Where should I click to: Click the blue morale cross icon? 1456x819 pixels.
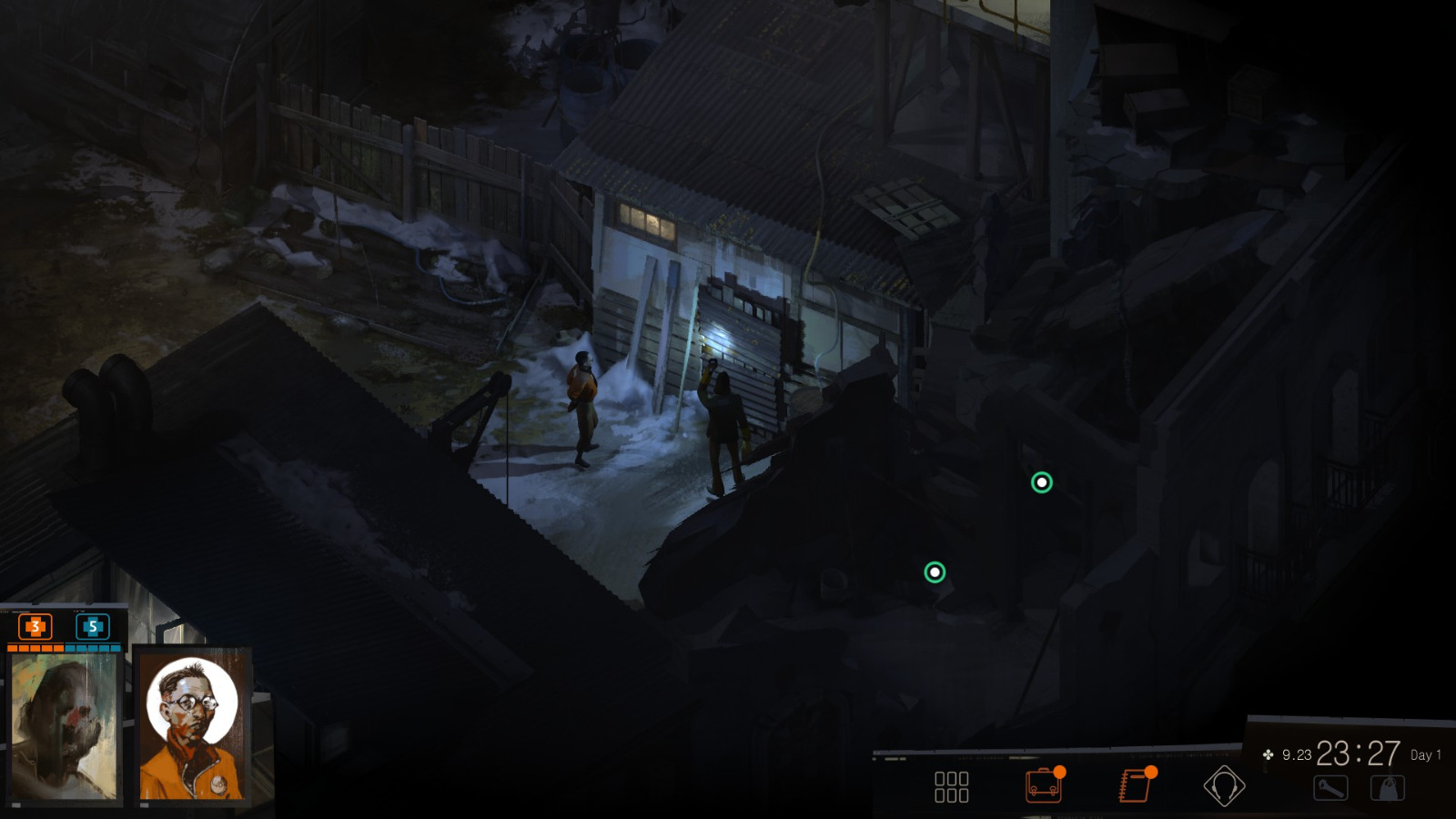(94, 627)
